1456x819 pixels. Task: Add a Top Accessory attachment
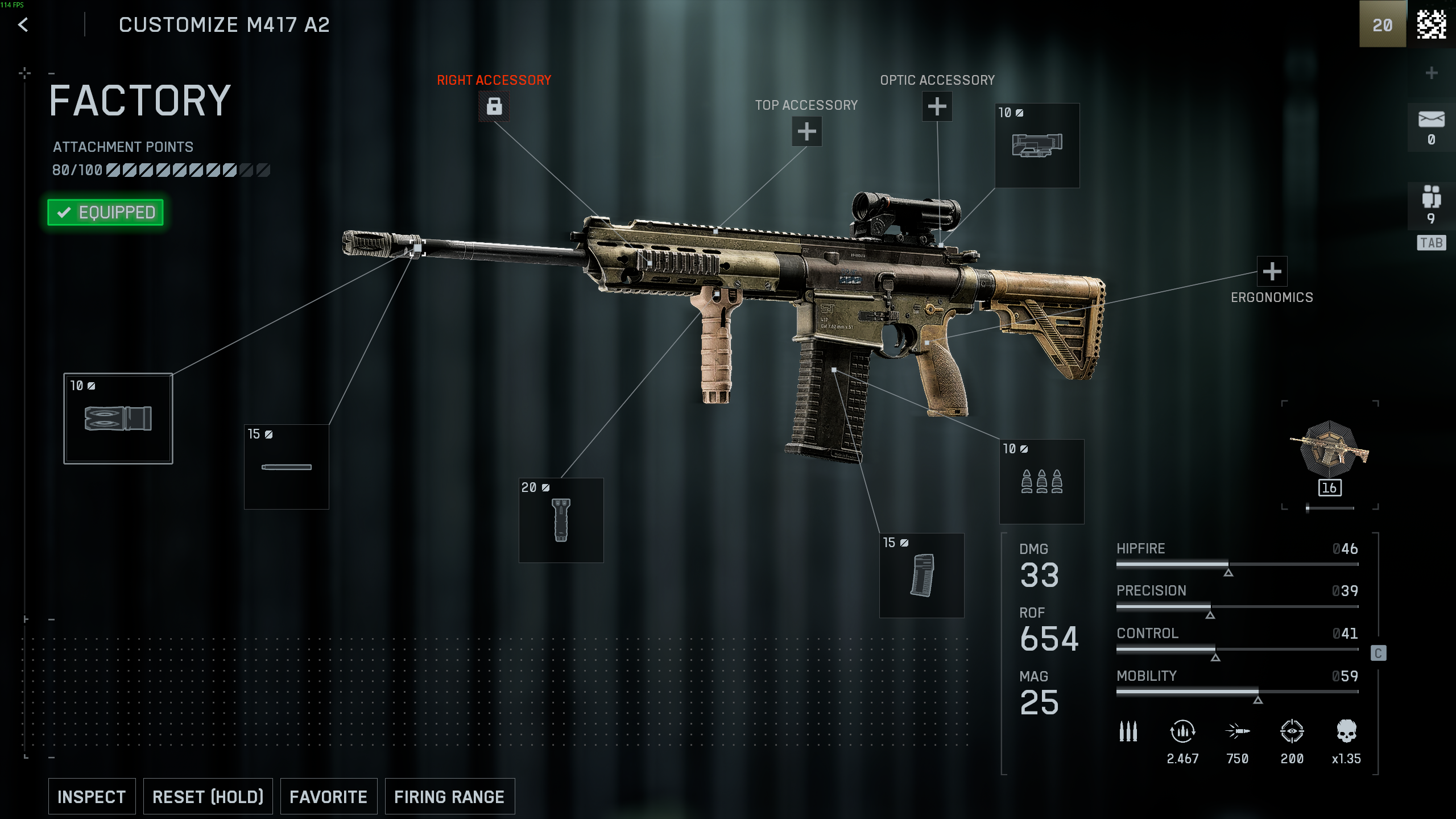[x=806, y=132]
